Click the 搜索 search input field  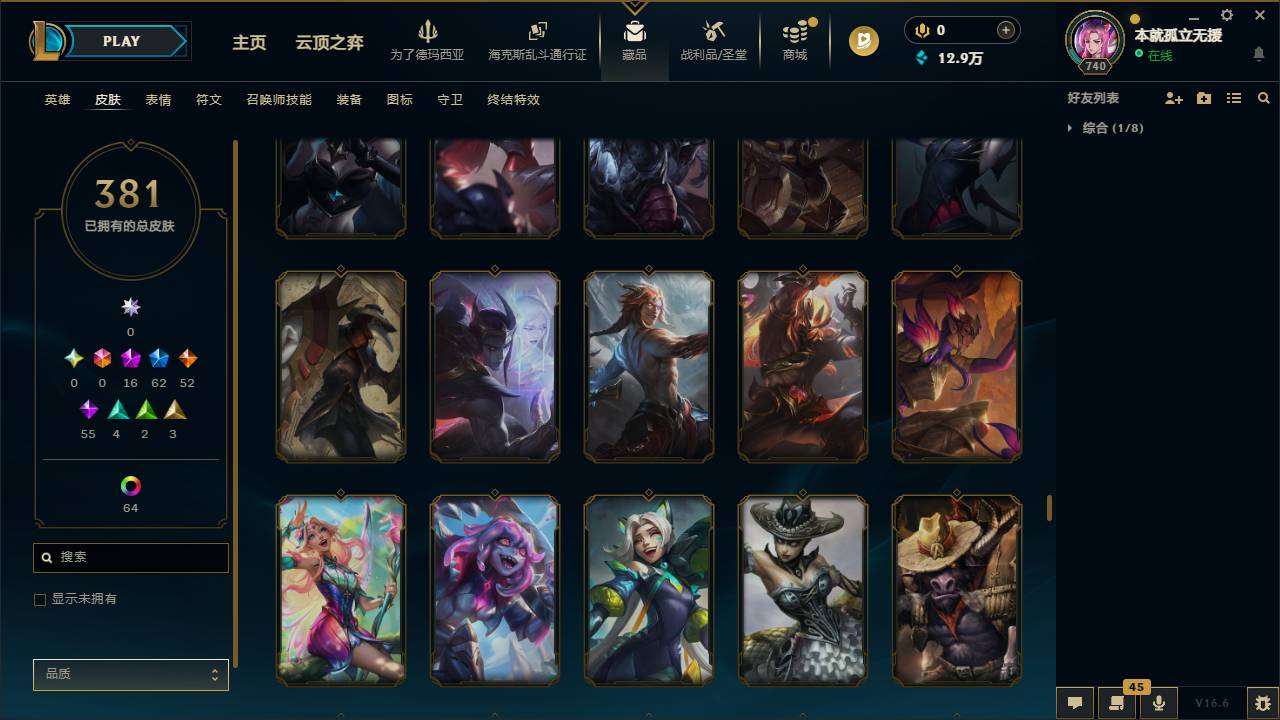[130, 558]
